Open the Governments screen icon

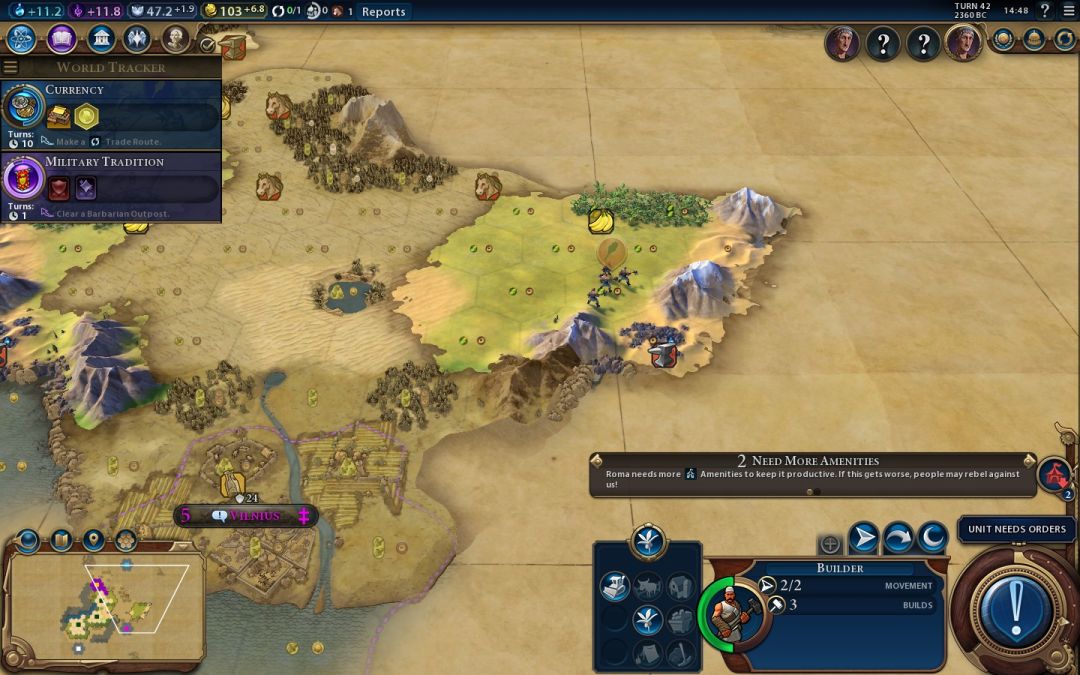click(100, 40)
